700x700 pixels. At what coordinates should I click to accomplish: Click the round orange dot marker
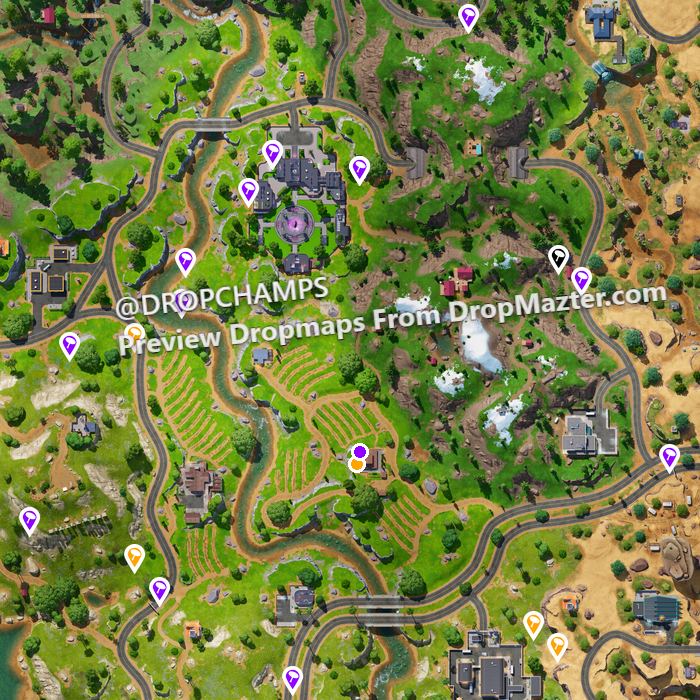point(357,465)
